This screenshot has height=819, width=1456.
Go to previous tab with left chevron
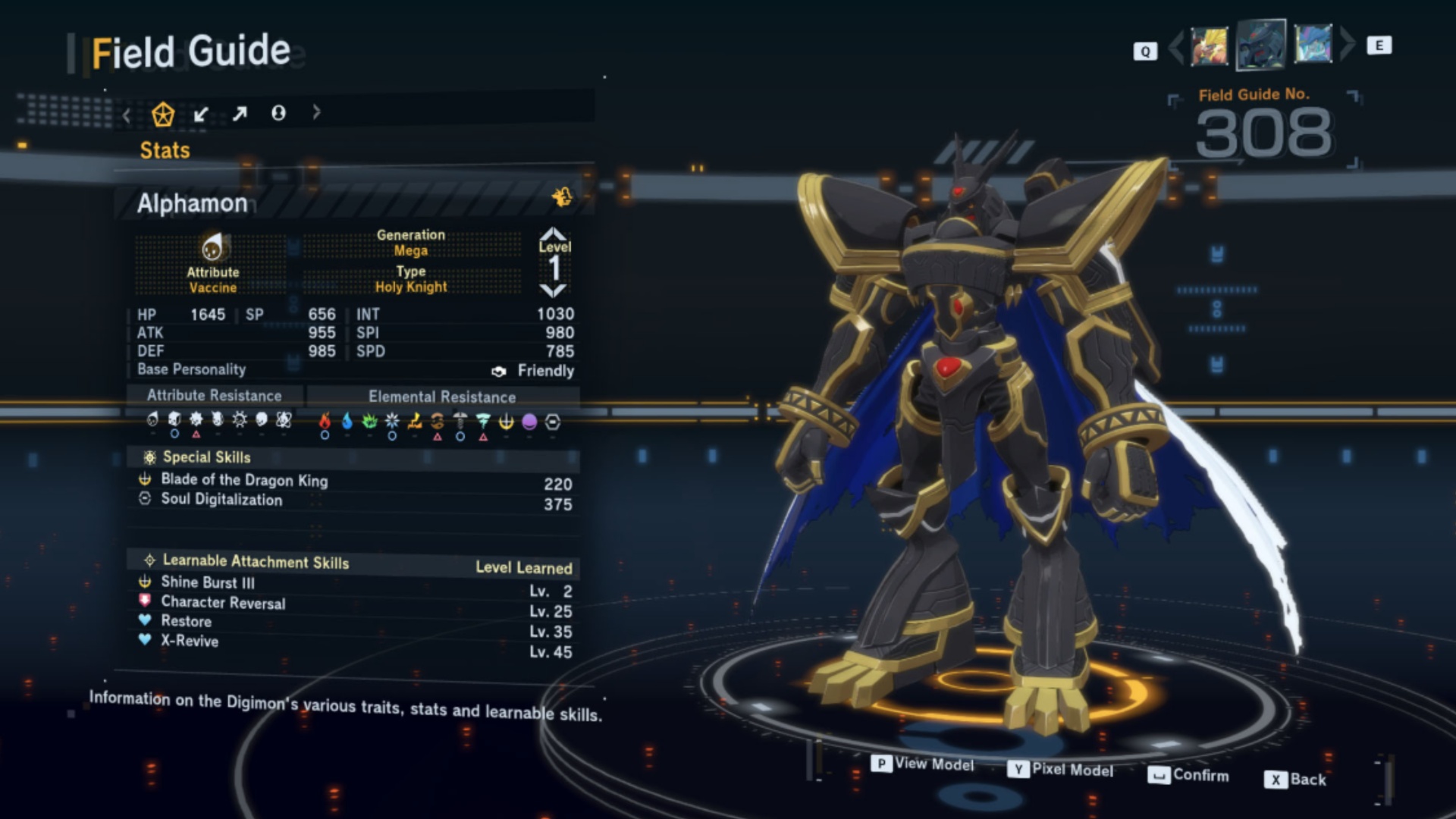tap(127, 115)
